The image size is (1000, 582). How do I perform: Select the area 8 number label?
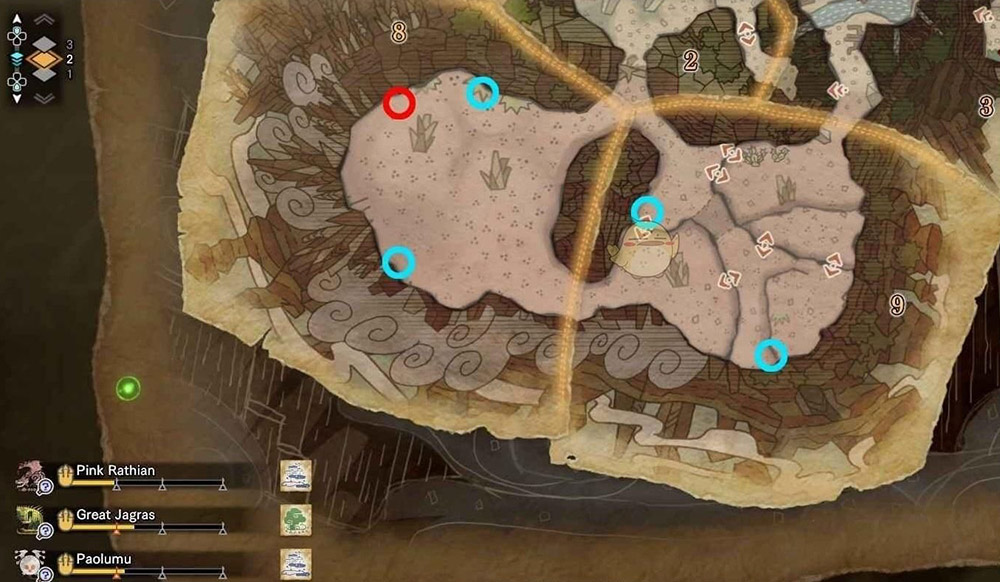pyautogui.click(x=399, y=33)
